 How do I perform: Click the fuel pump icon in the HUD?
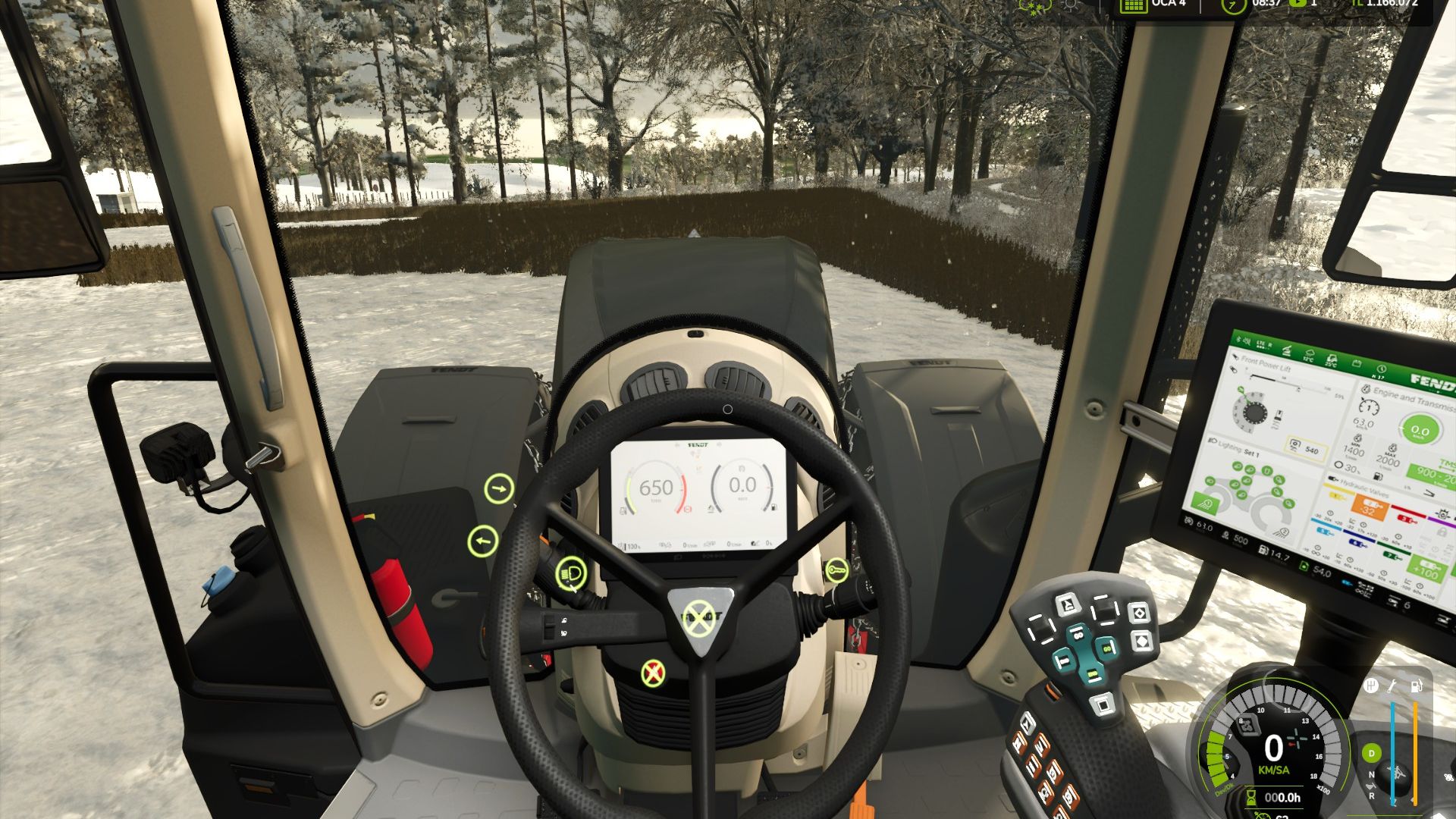click(x=1416, y=687)
